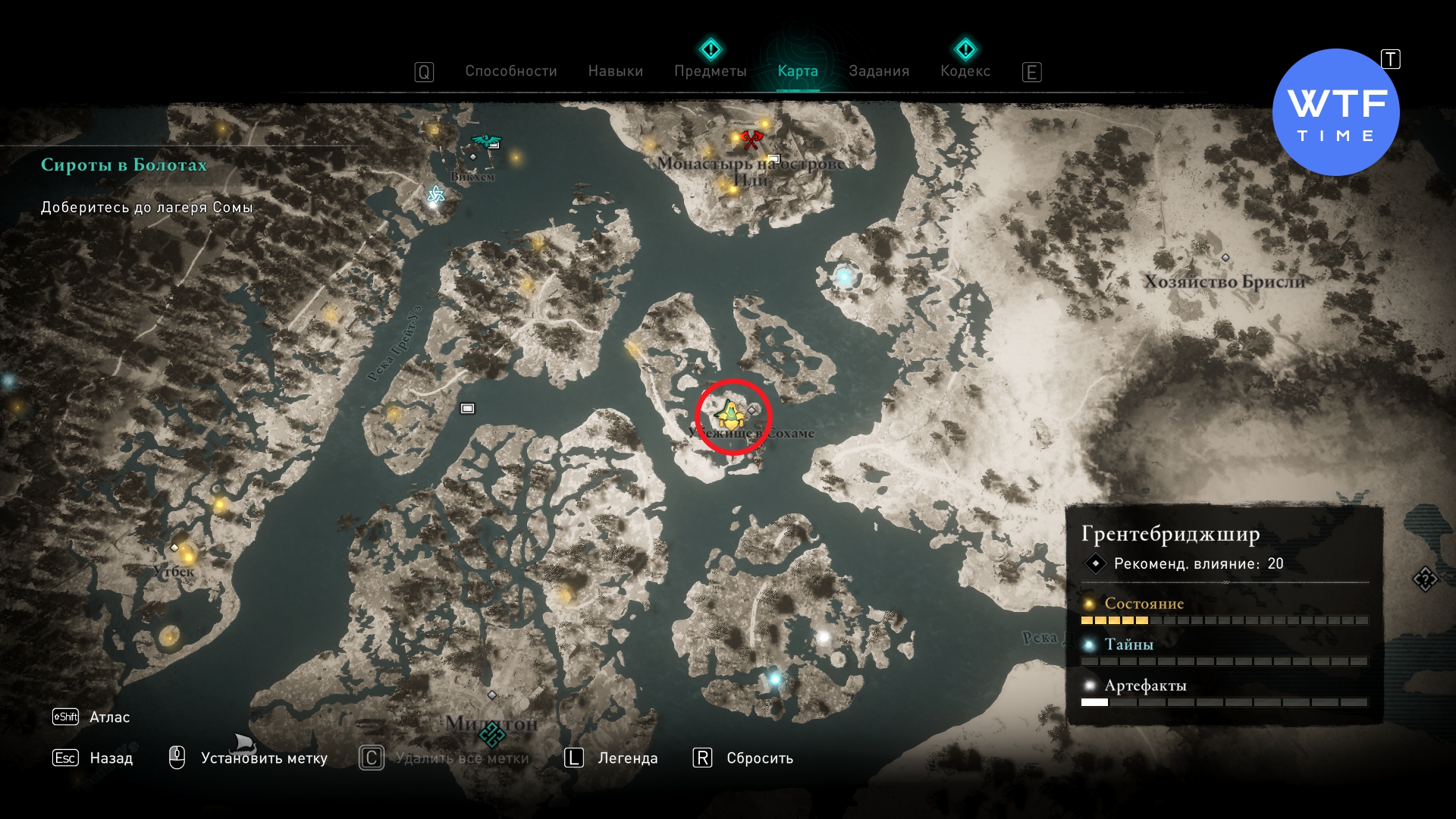Open the map Легенда
1456x819 pixels.
tap(627, 758)
